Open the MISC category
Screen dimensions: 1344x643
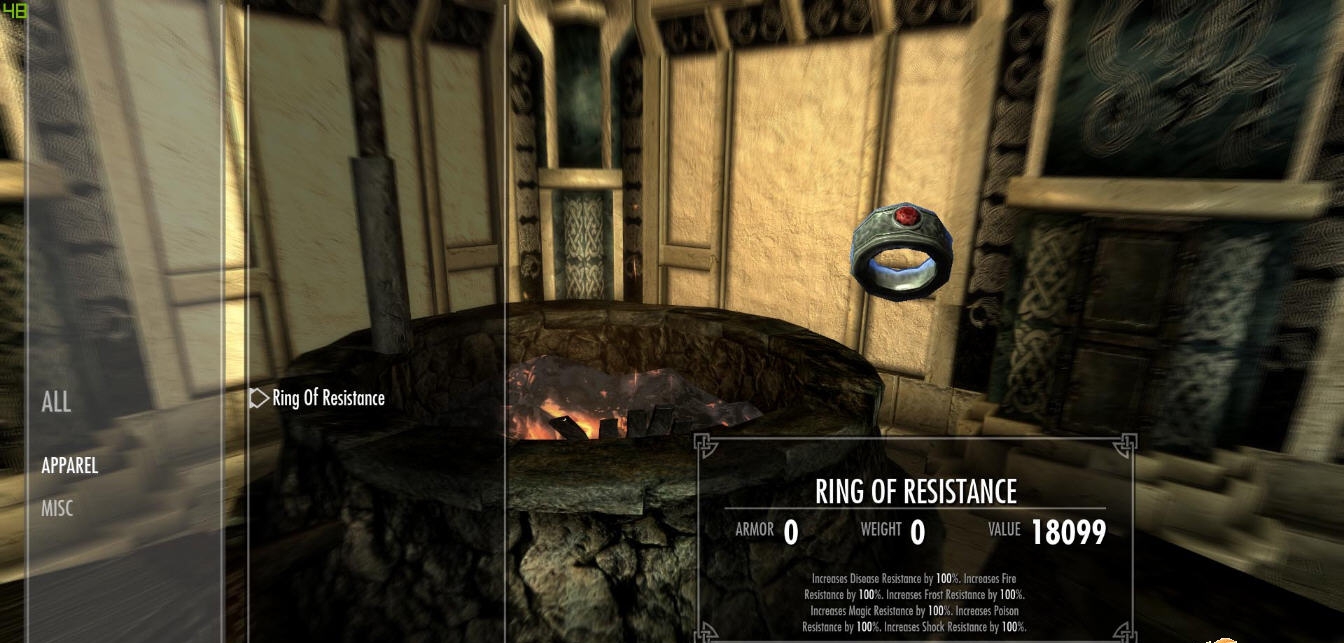57,509
